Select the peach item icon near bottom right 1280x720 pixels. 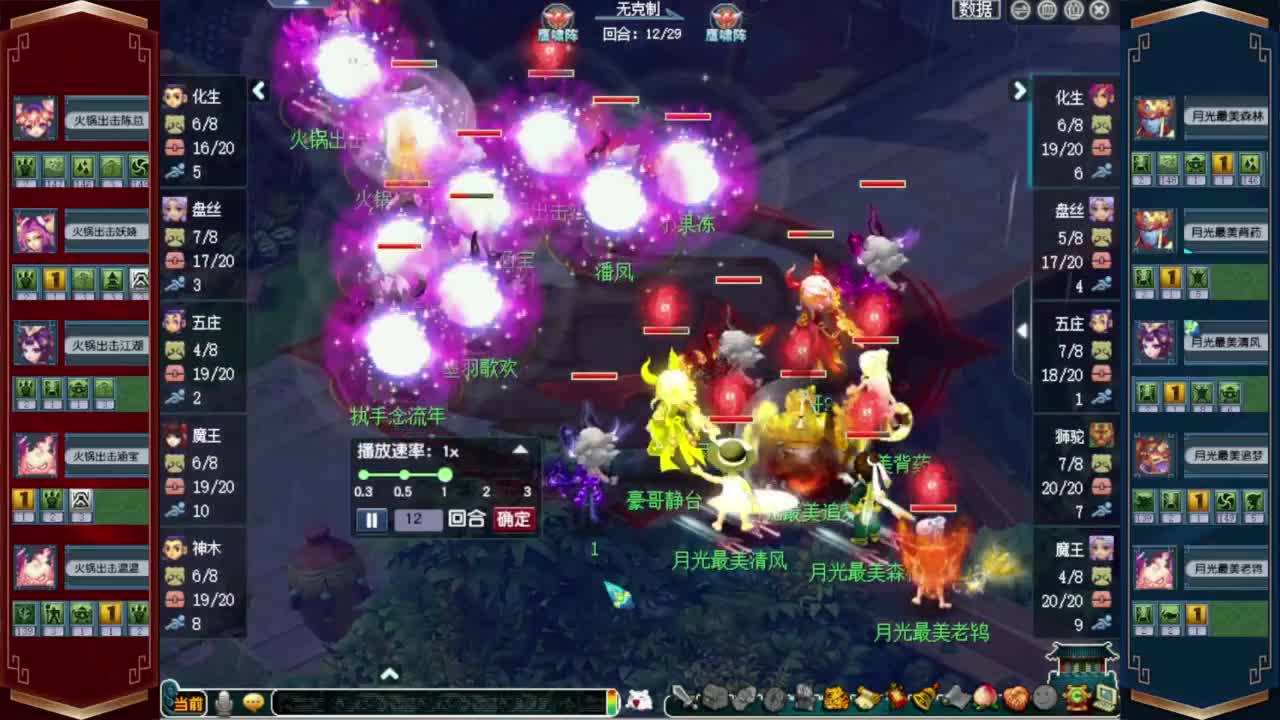(x=985, y=697)
